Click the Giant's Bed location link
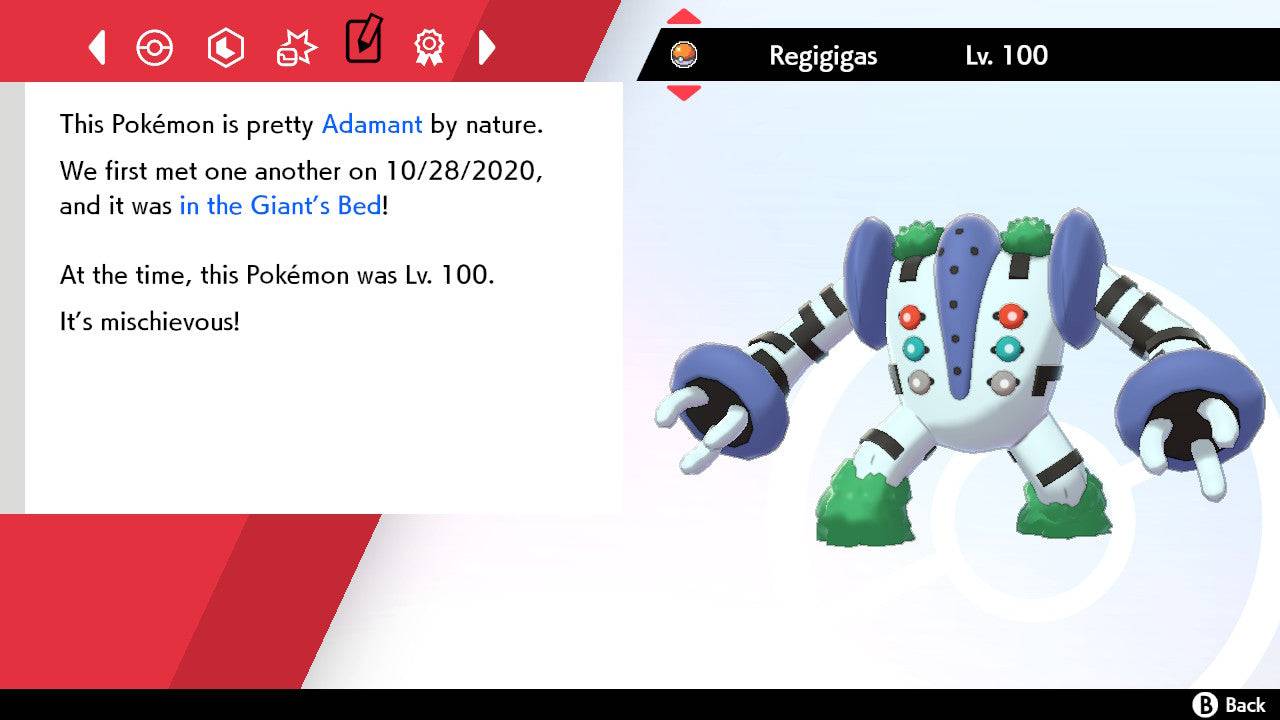This screenshot has height=720, width=1280. [279, 206]
